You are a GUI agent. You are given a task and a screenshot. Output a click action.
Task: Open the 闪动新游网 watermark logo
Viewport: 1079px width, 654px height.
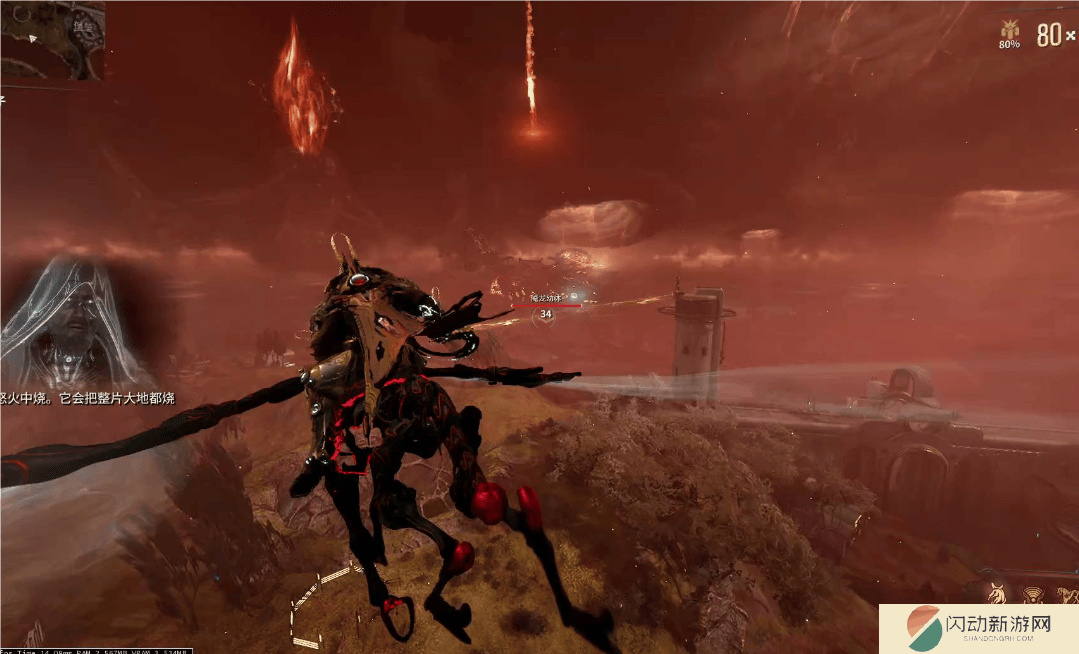tap(978, 629)
